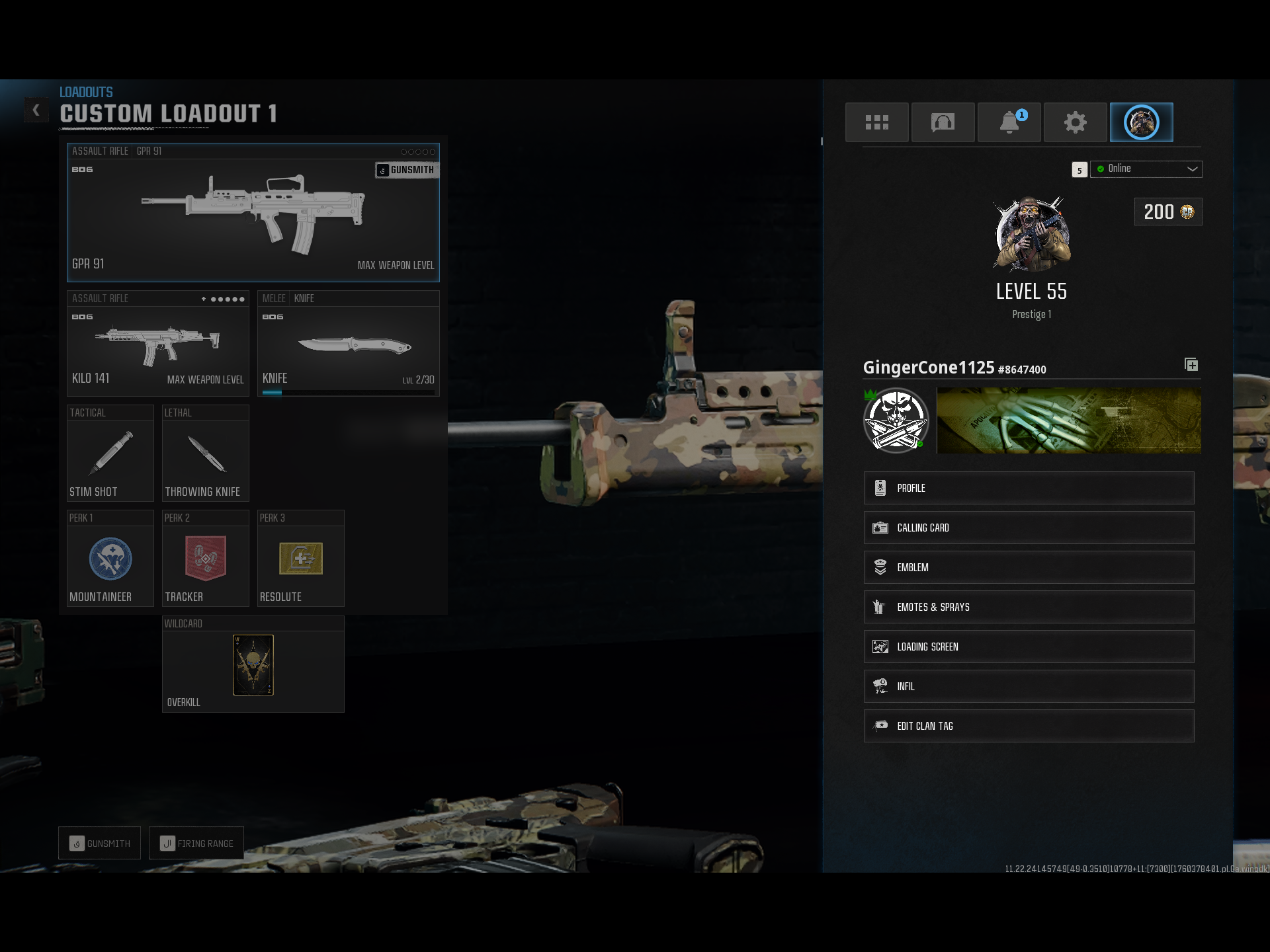The image size is (1270, 952).
Task: Show notifications via the bell icon
Action: (x=1009, y=122)
